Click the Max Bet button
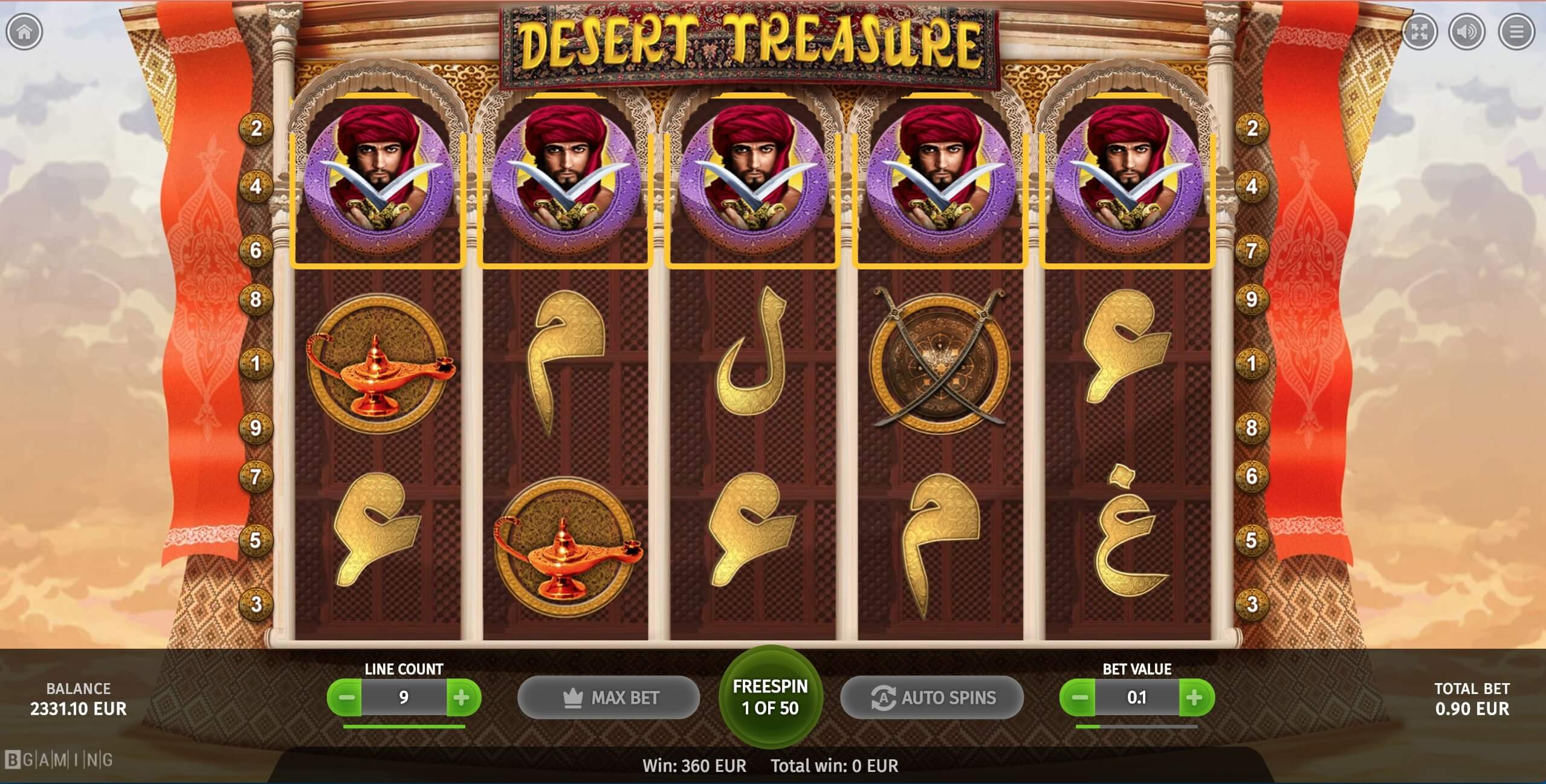The width and height of the screenshot is (1546, 784). tap(609, 698)
